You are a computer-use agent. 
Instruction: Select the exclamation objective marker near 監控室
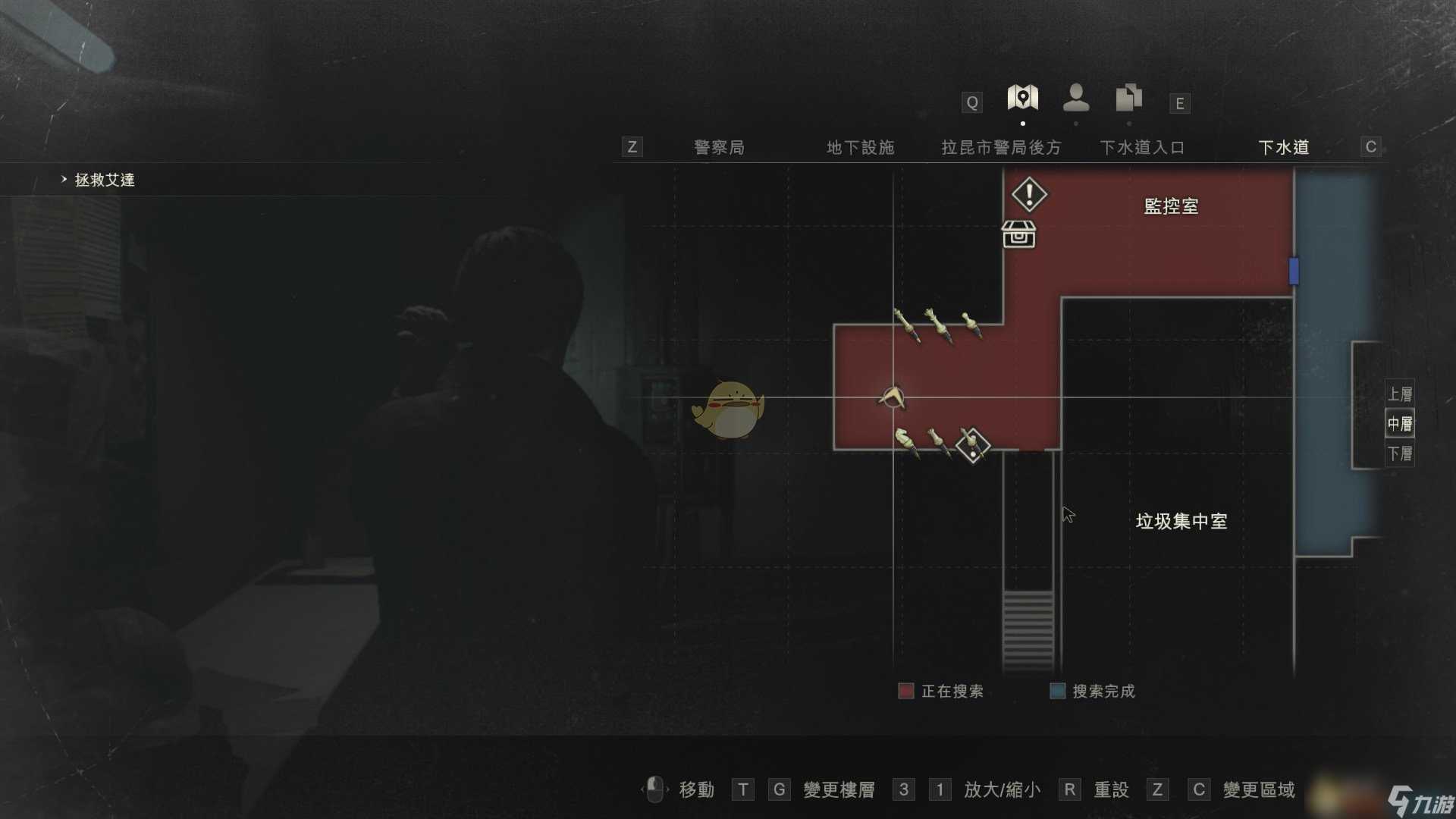pyautogui.click(x=1028, y=194)
